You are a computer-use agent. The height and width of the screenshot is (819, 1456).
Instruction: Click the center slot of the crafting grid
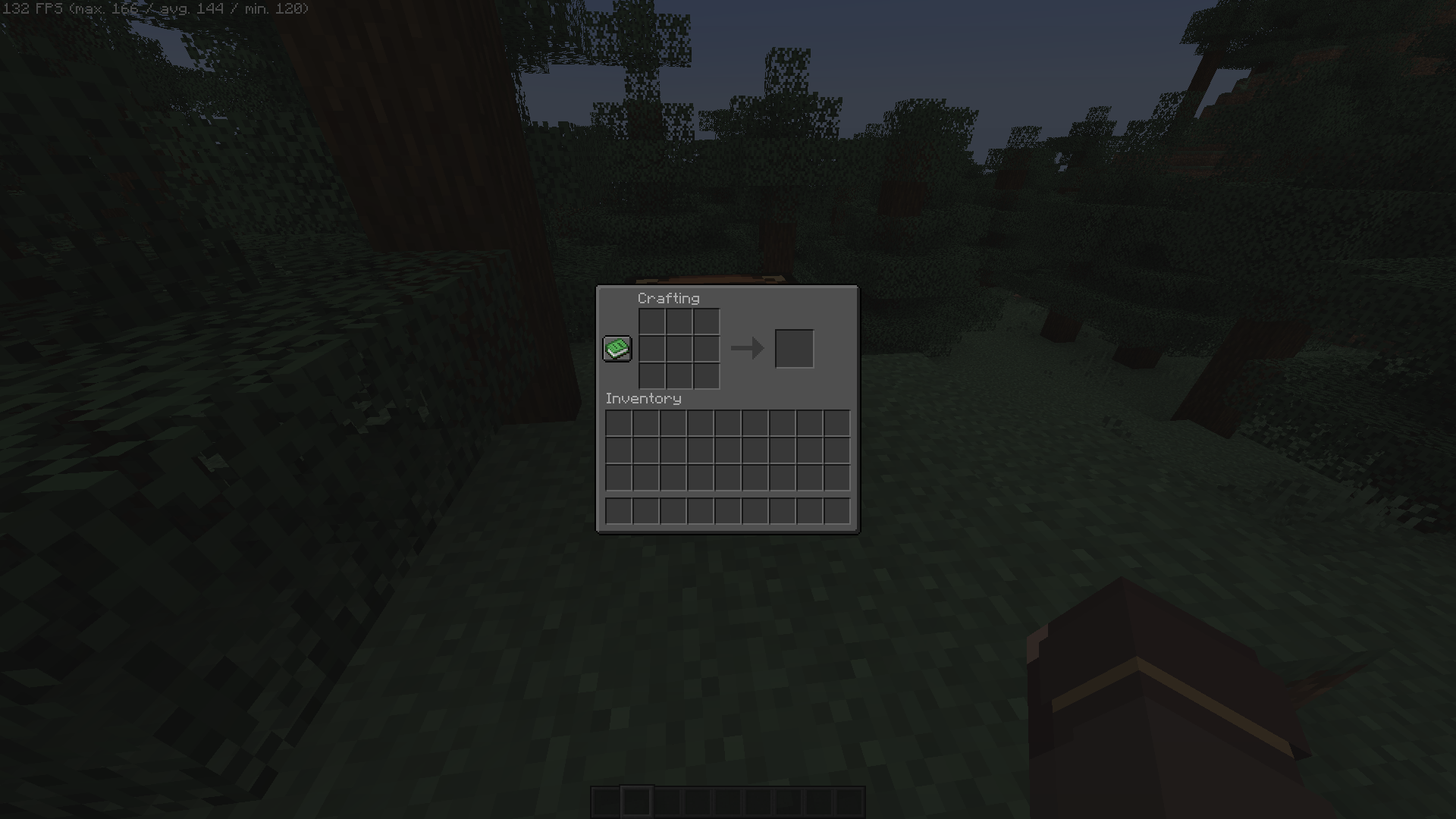point(679,348)
